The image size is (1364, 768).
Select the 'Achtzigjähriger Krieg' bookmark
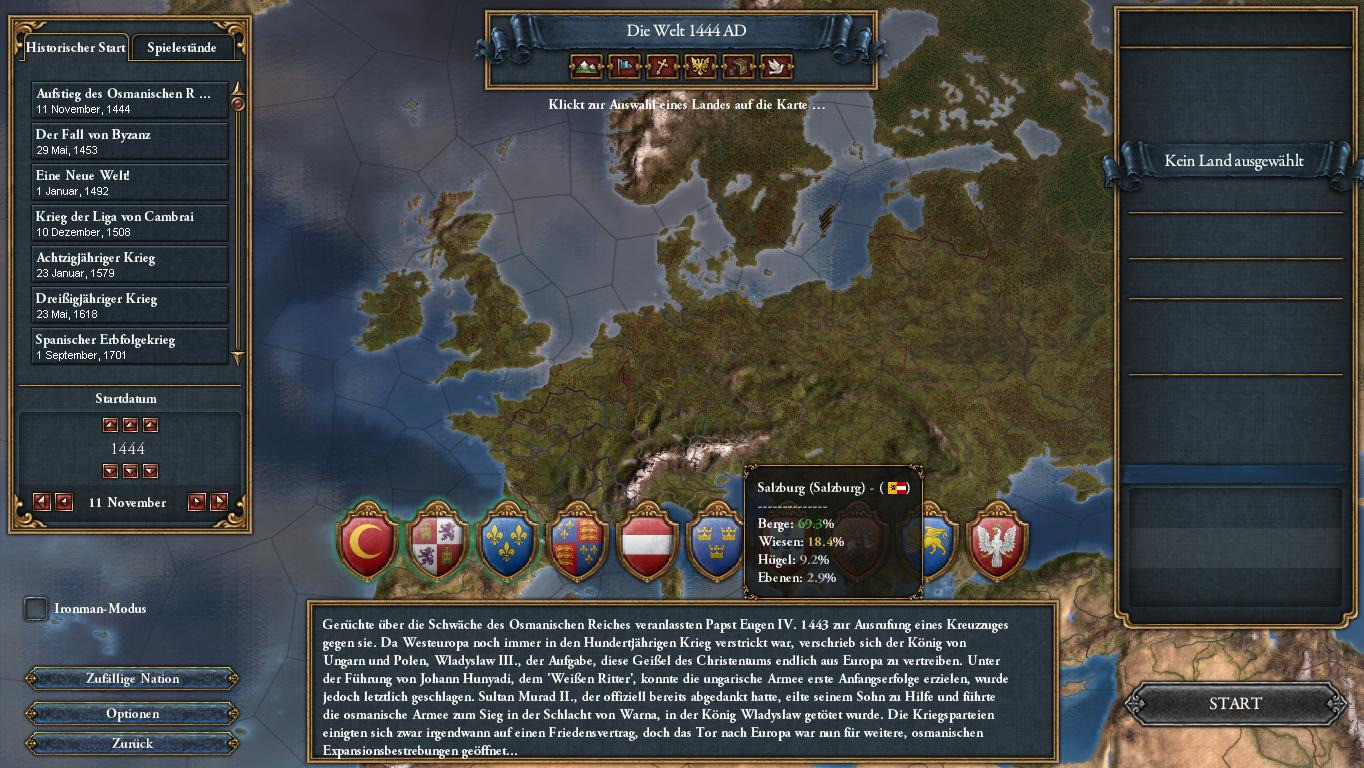click(130, 264)
